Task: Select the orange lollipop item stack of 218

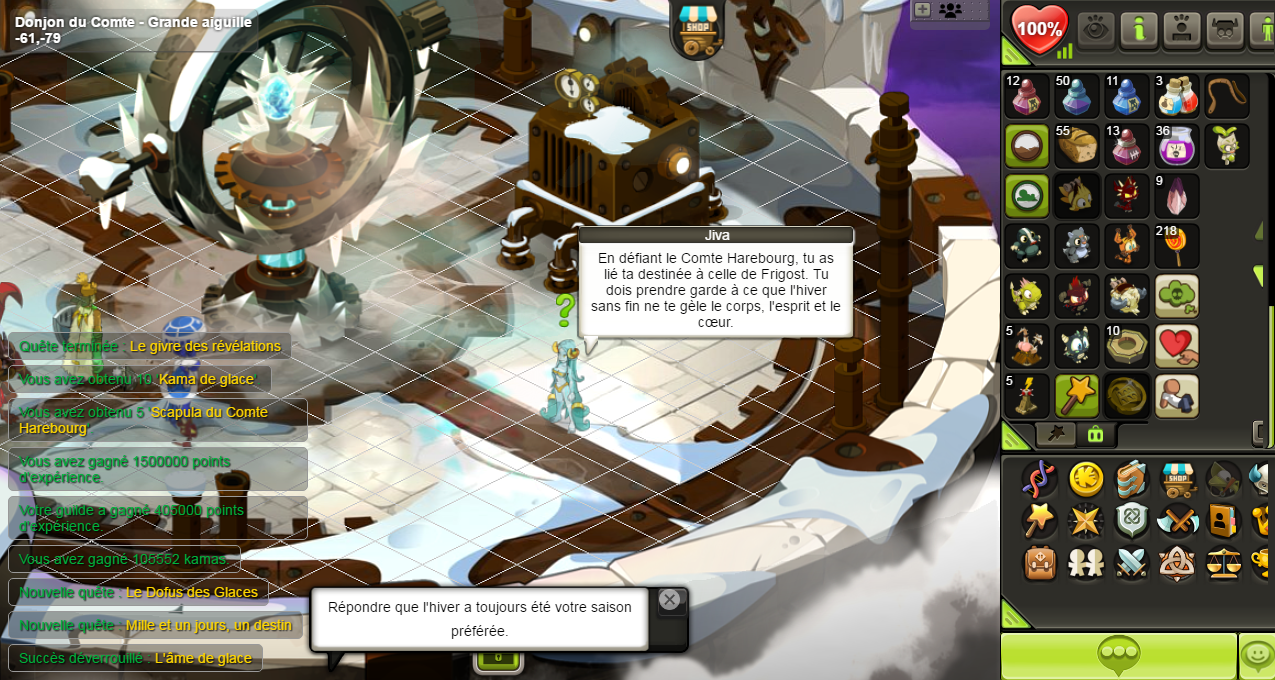Action: coord(1177,246)
